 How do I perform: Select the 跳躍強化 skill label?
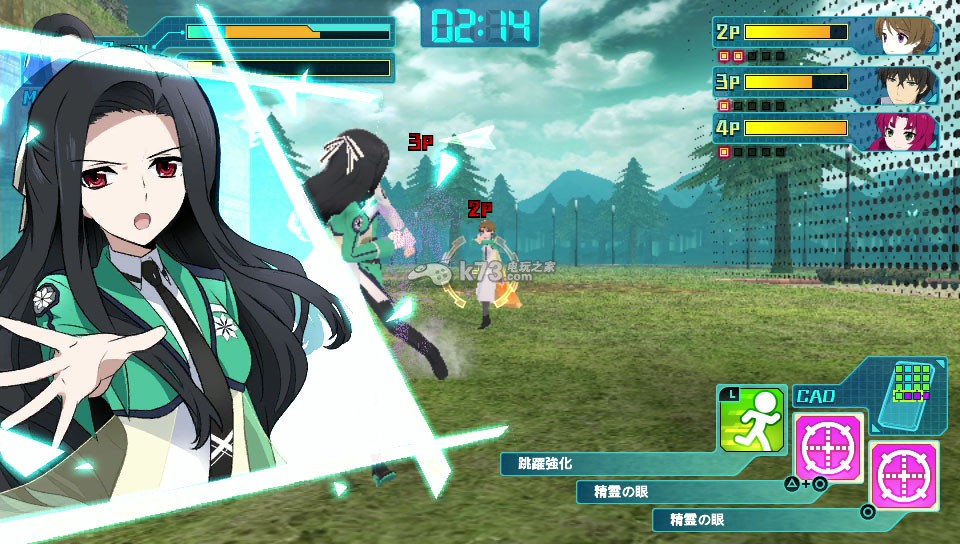(x=546, y=464)
